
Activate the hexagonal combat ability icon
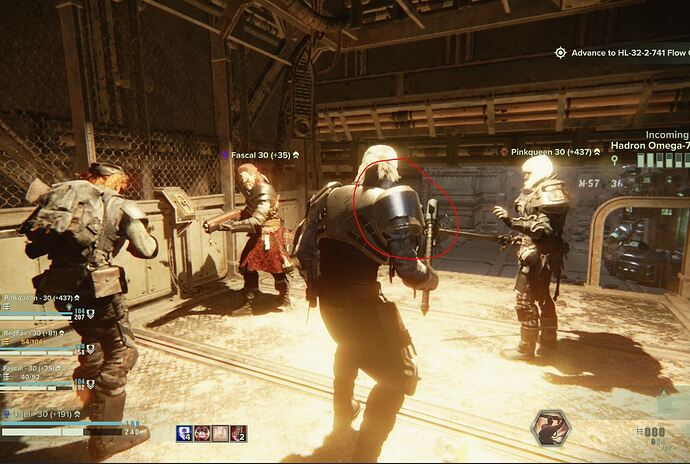549,427
